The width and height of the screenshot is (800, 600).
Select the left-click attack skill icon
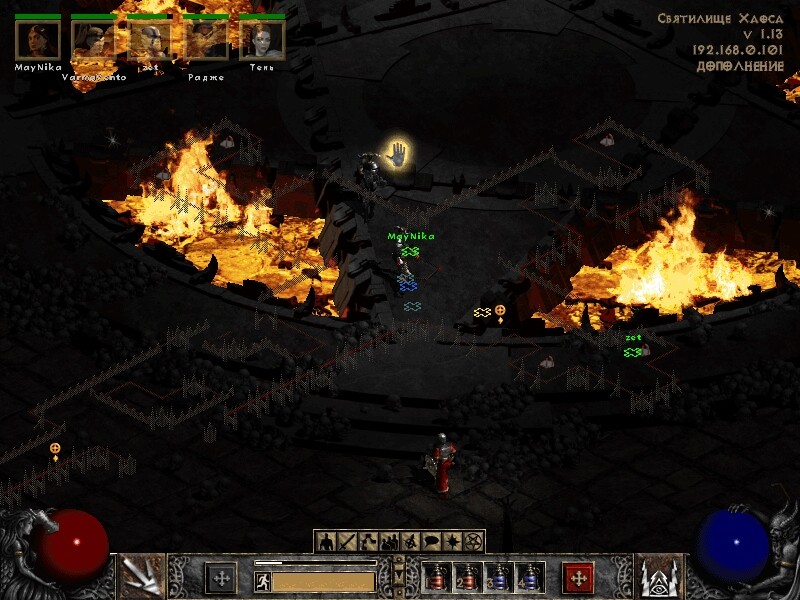point(141,576)
